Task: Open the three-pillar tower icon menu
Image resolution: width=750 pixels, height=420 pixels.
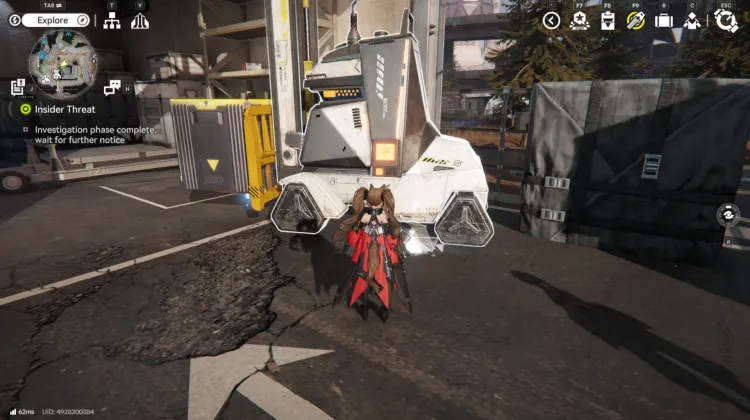Action: click(140, 20)
